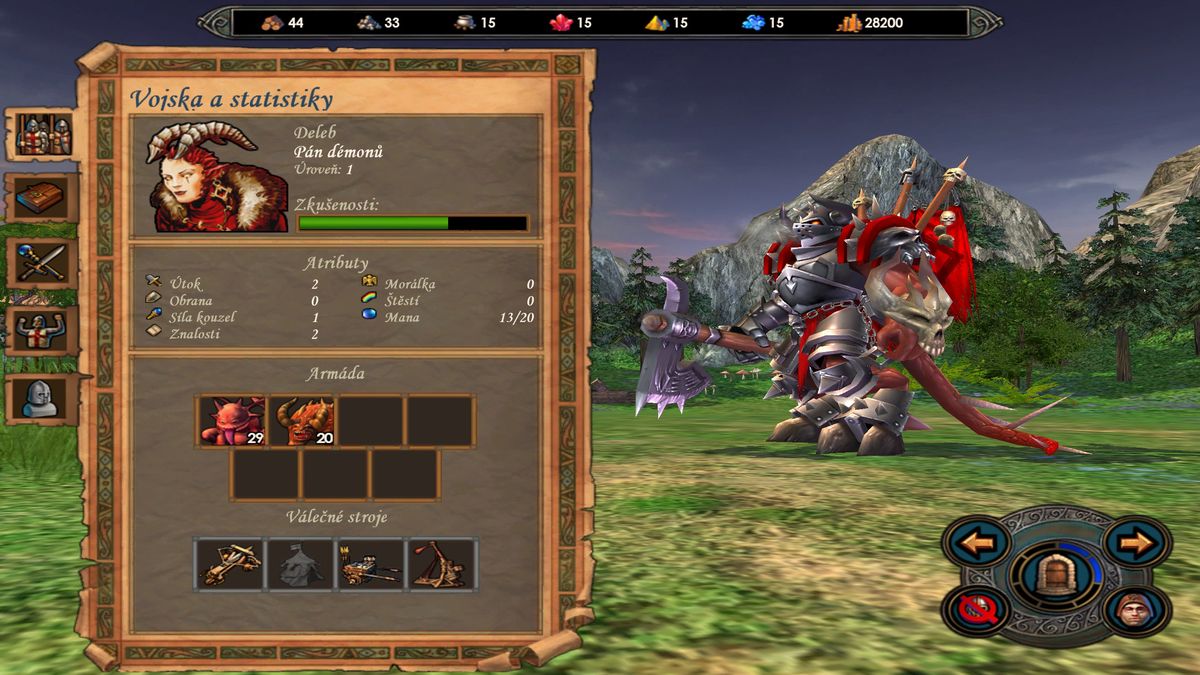Image resolution: width=1200 pixels, height=675 pixels.
Task: Click the stone doorway exit button
Action: 1056,576
